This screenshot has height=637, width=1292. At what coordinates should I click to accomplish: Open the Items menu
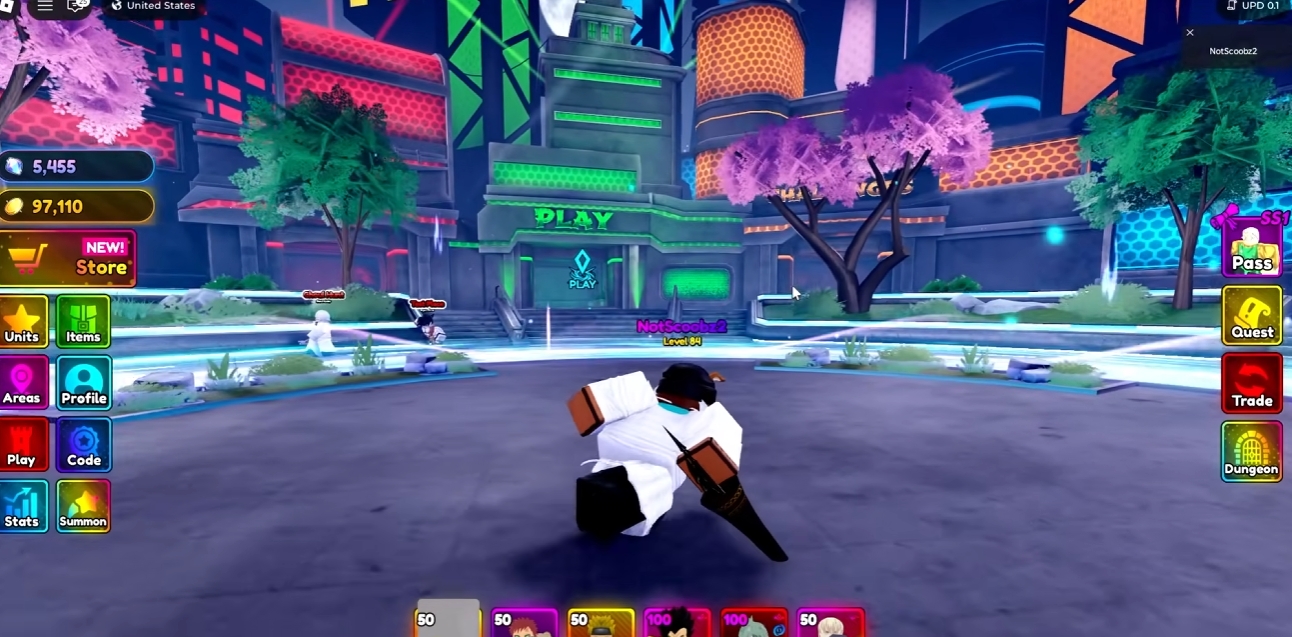(x=83, y=322)
